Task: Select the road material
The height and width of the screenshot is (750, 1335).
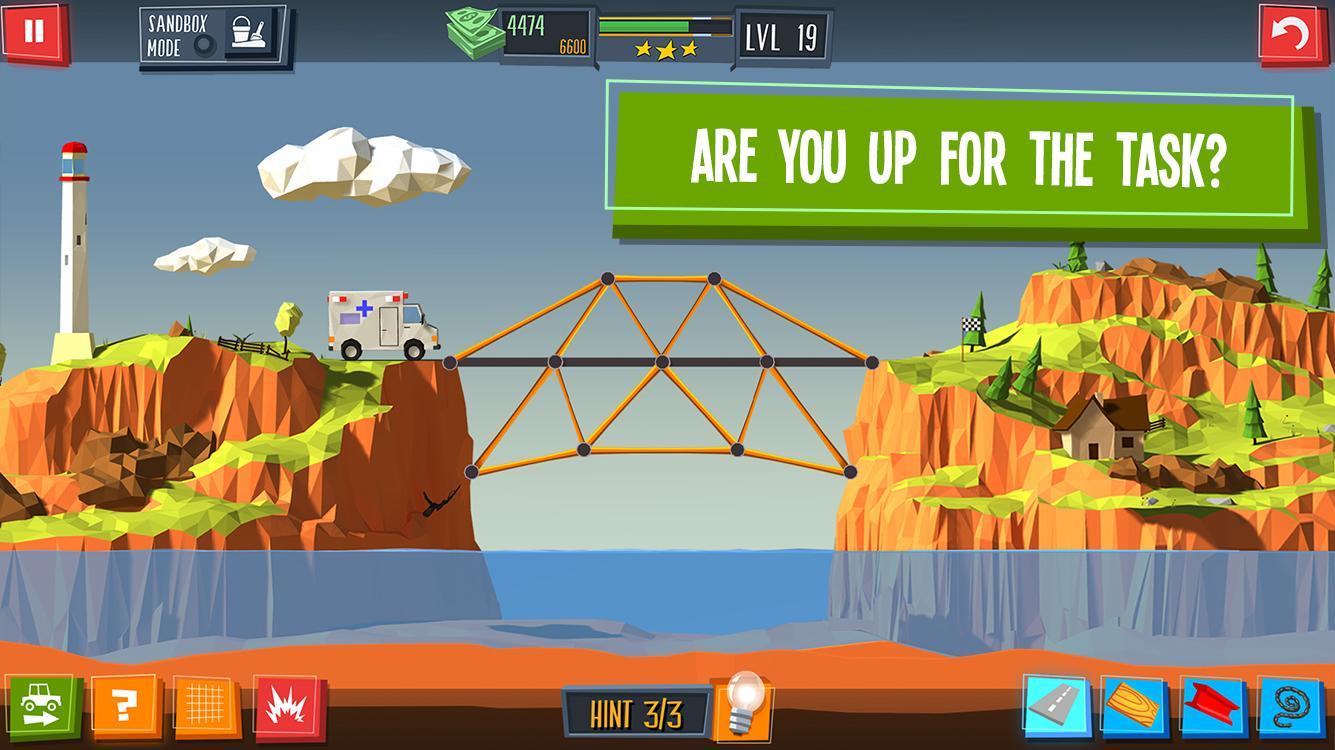Action: pyautogui.click(x=1054, y=705)
